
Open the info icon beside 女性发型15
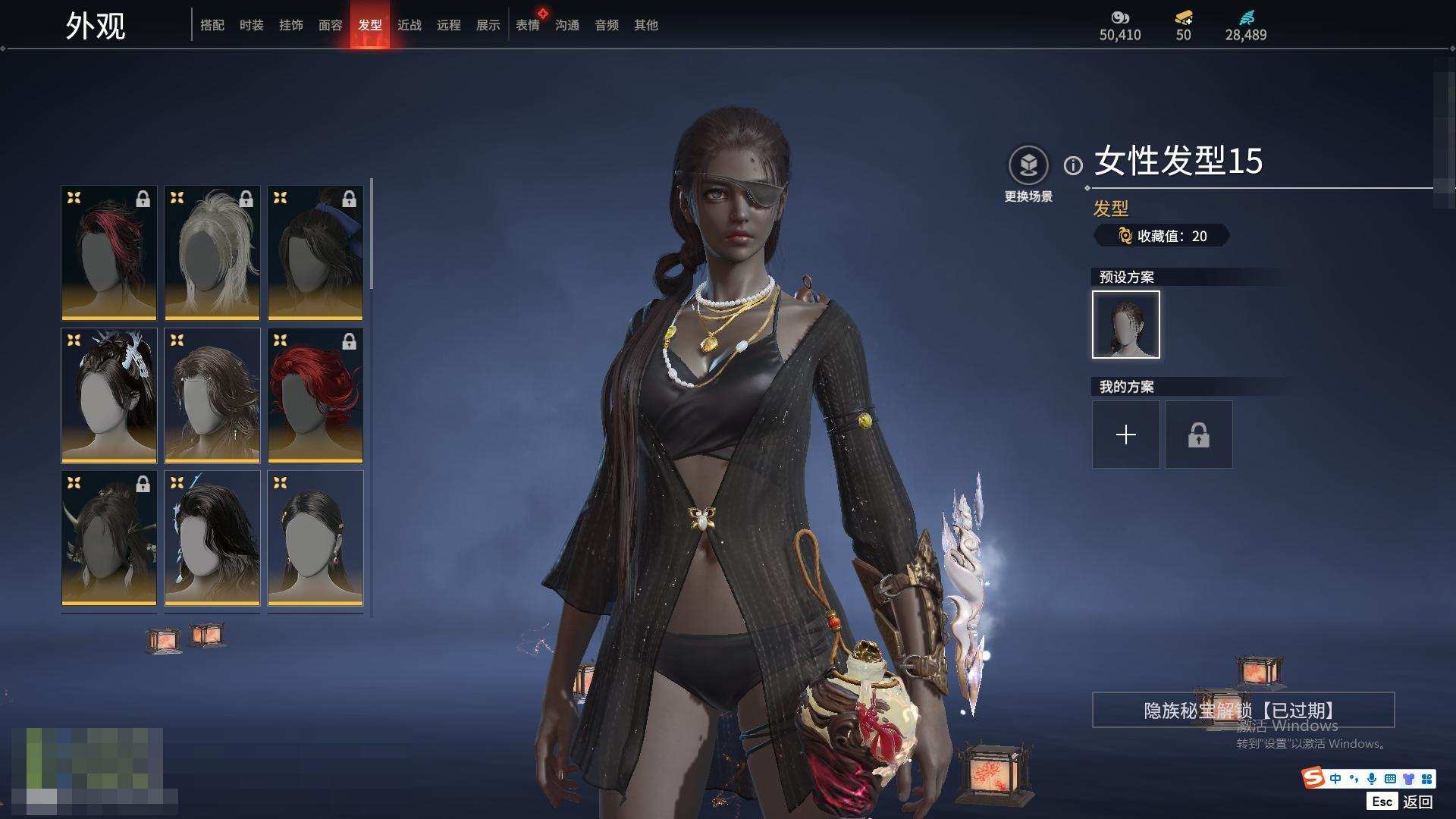click(x=1073, y=165)
